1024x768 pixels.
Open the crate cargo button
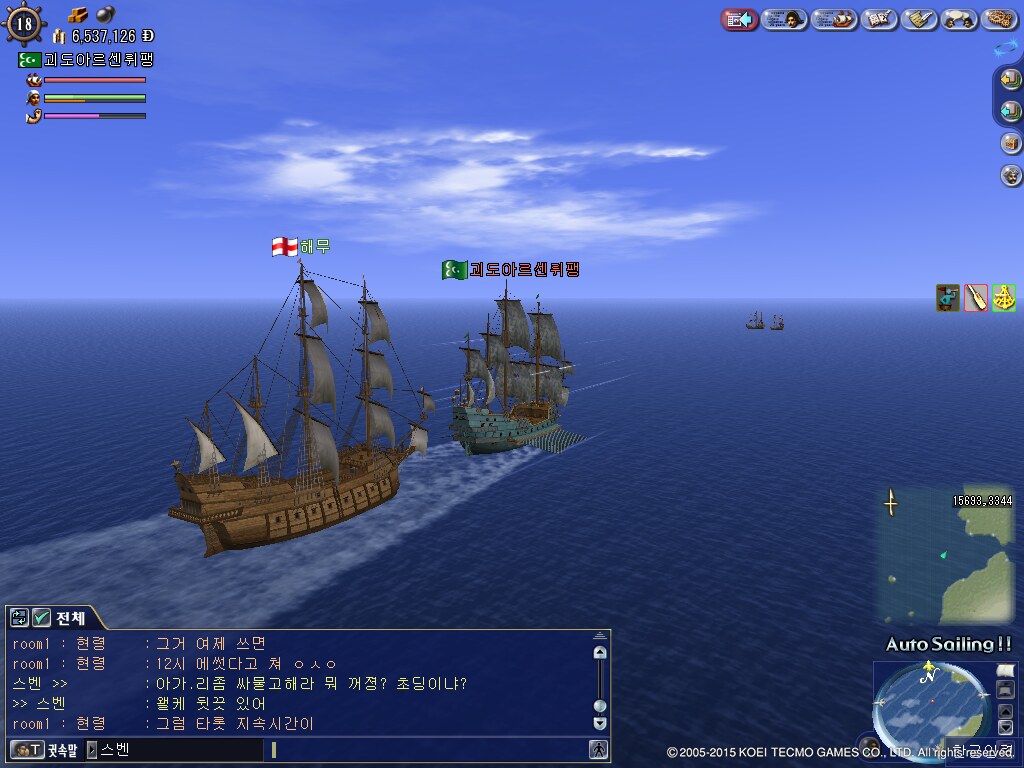(1011, 143)
